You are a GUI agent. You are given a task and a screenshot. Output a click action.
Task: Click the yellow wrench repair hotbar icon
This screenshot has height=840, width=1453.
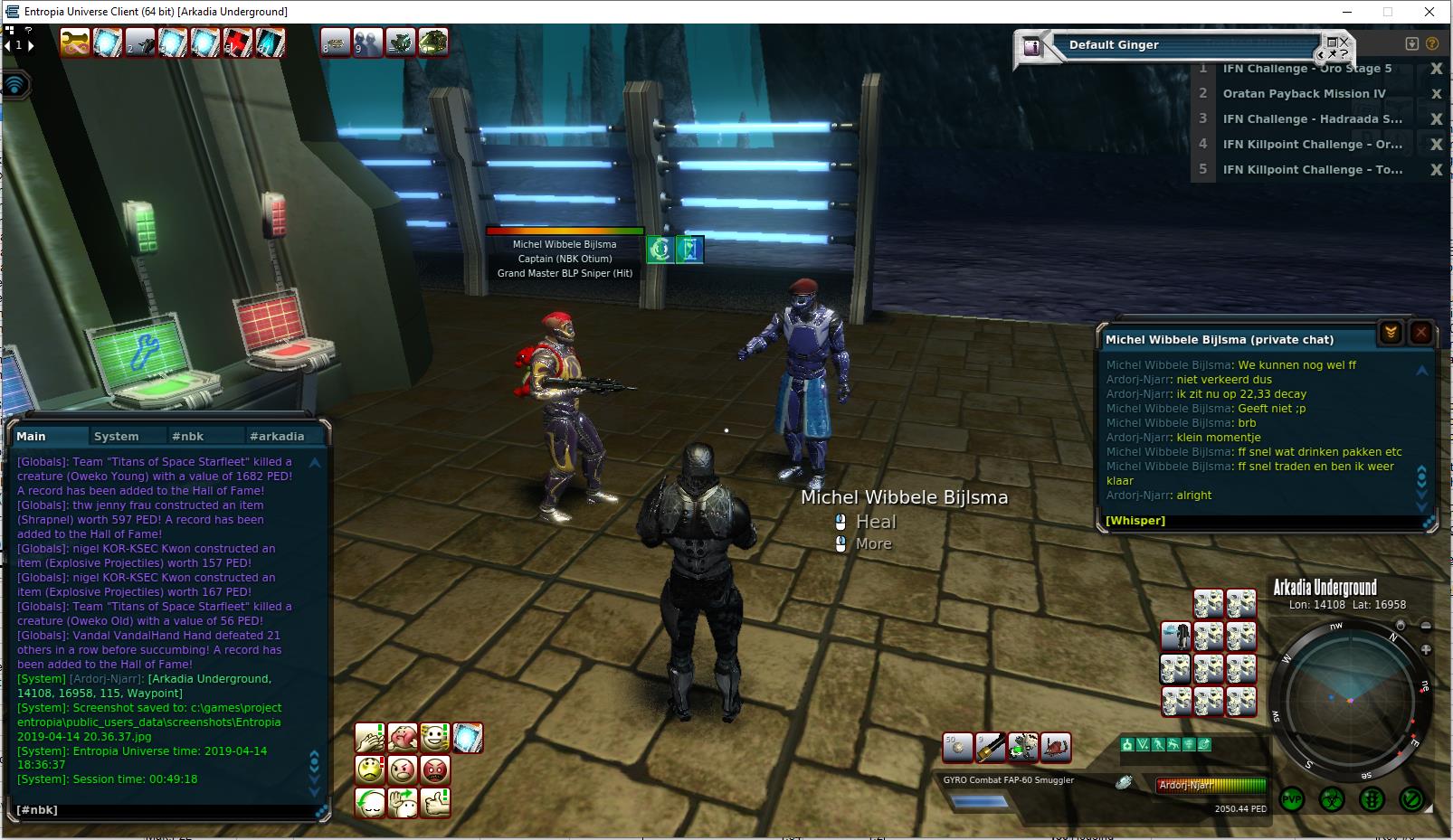point(75,42)
